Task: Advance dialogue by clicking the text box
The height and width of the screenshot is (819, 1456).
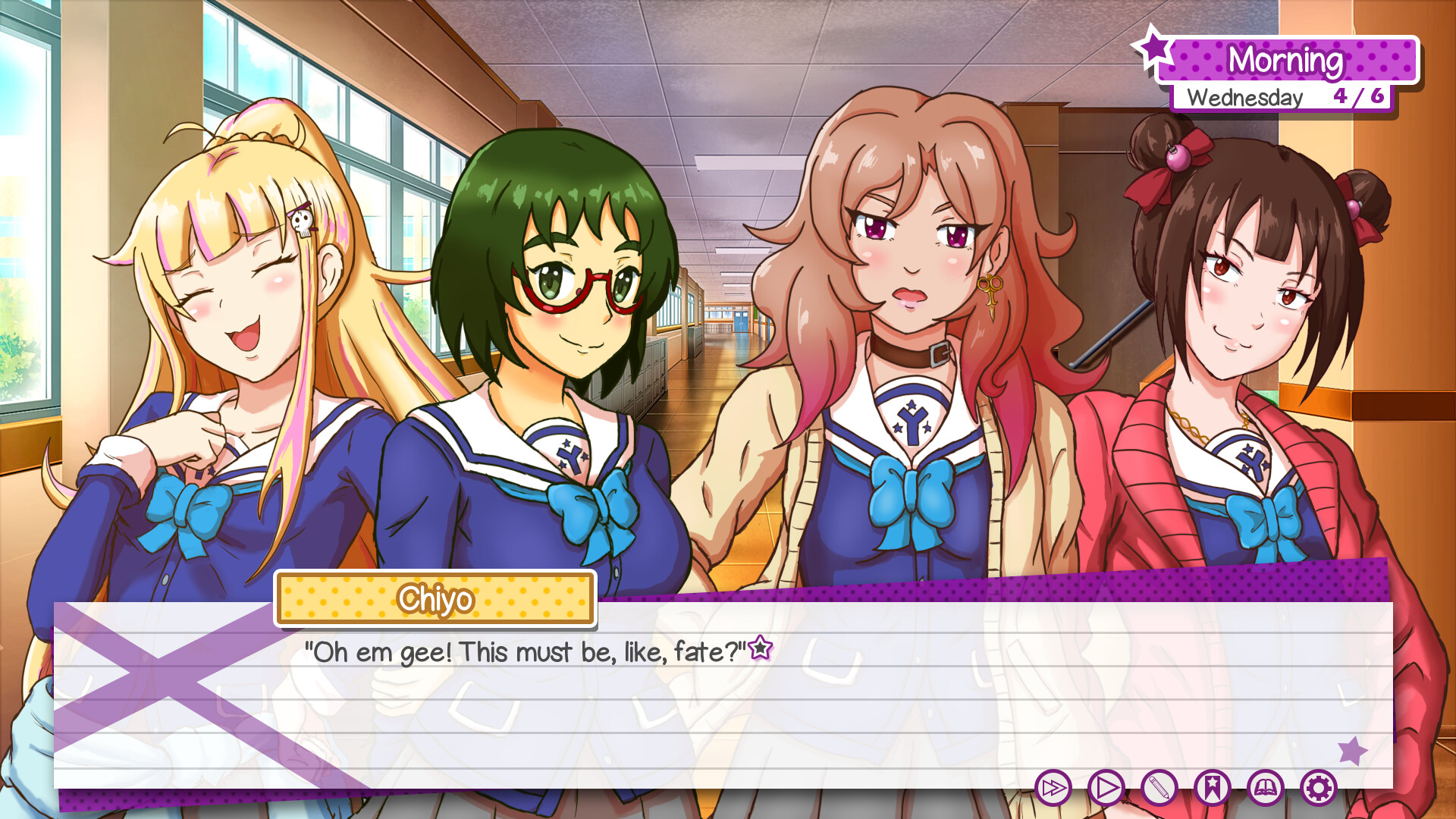Action: (728, 698)
